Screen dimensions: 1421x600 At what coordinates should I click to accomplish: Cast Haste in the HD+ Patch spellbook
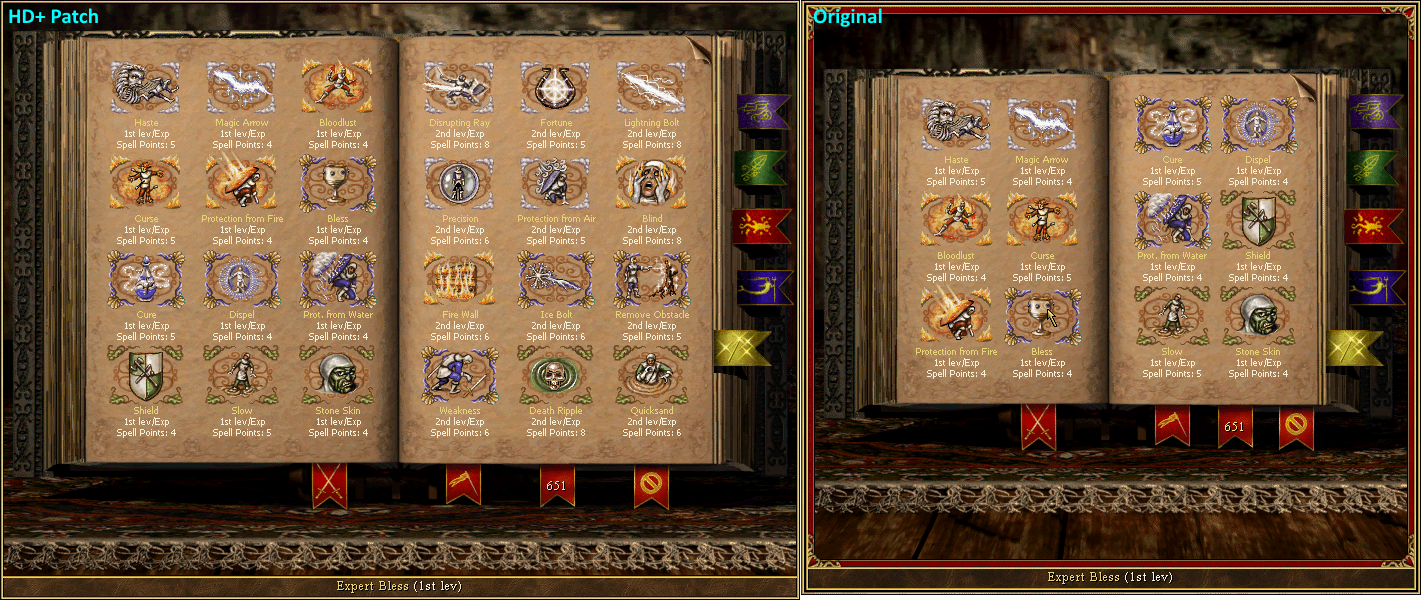[146, 87]
